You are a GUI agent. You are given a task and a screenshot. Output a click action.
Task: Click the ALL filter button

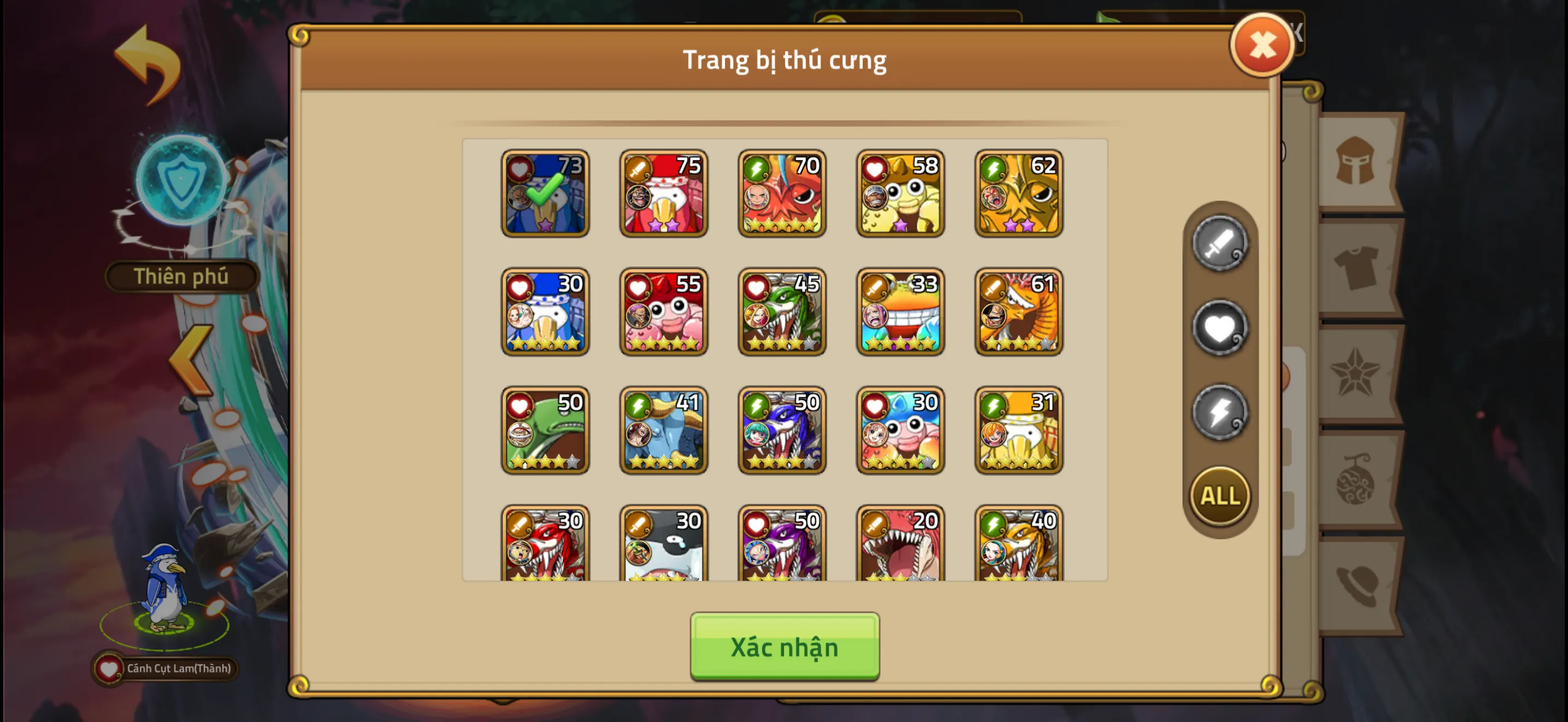pyautogui.click(x=1219, y=496)
